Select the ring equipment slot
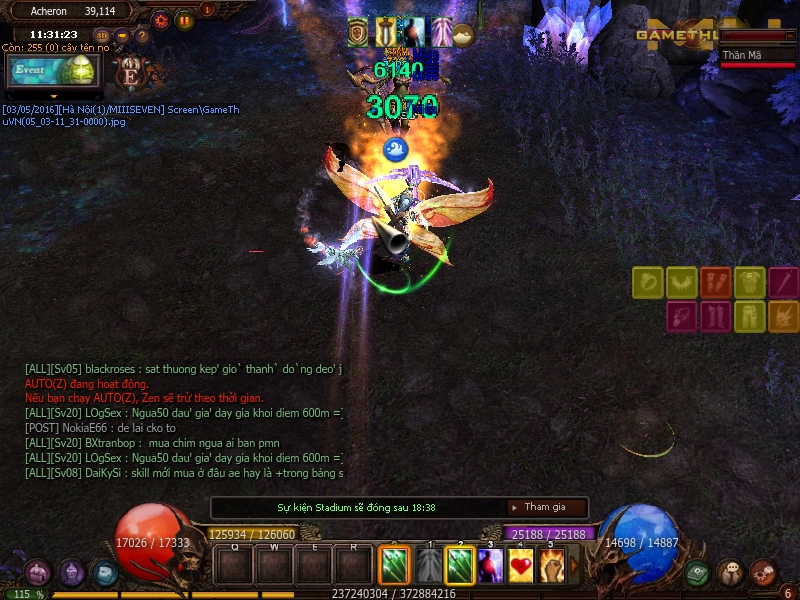Screen dimensions: 800x600 coord(648,283)
